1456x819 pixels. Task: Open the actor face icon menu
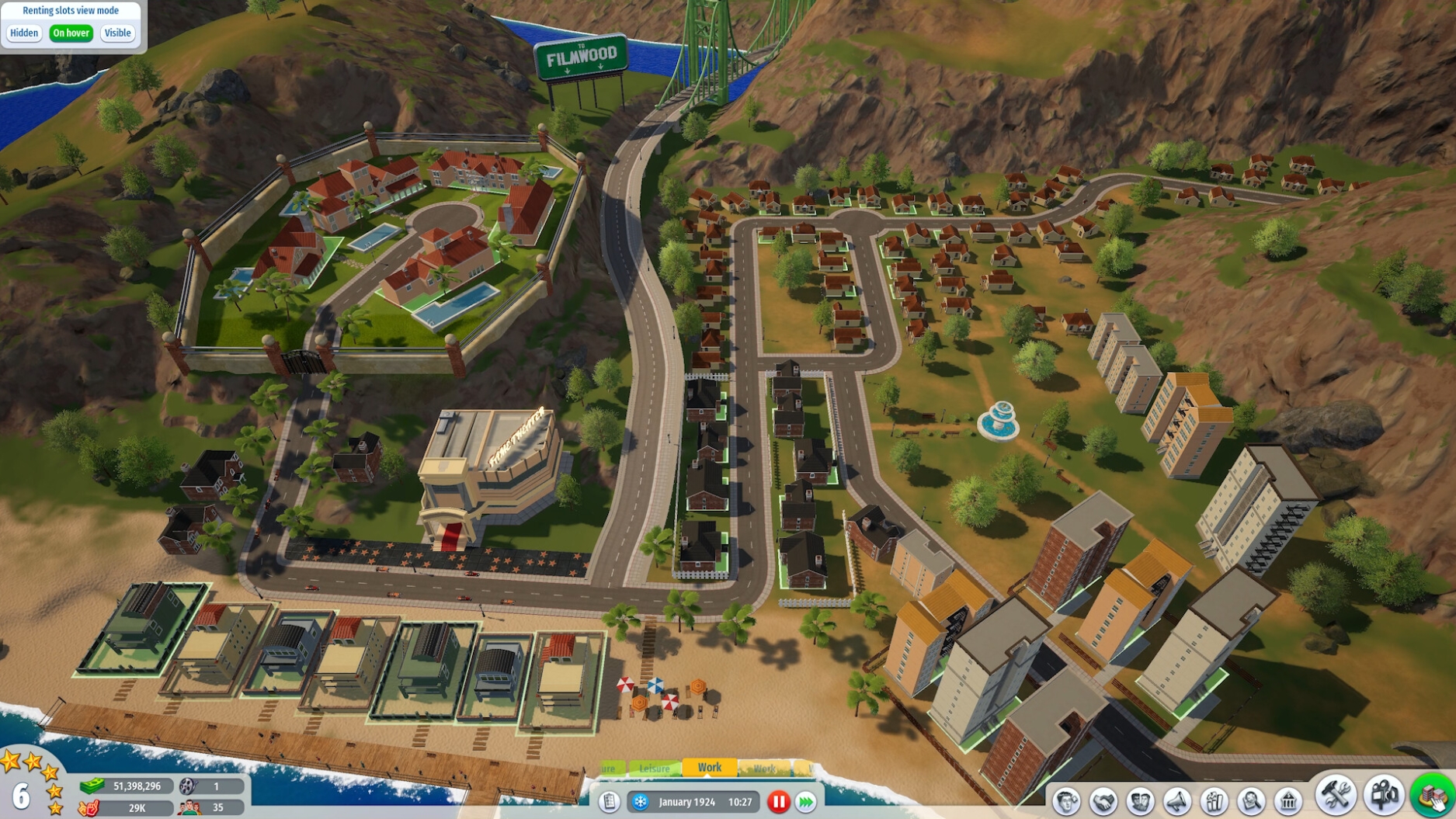[1066, 801]
